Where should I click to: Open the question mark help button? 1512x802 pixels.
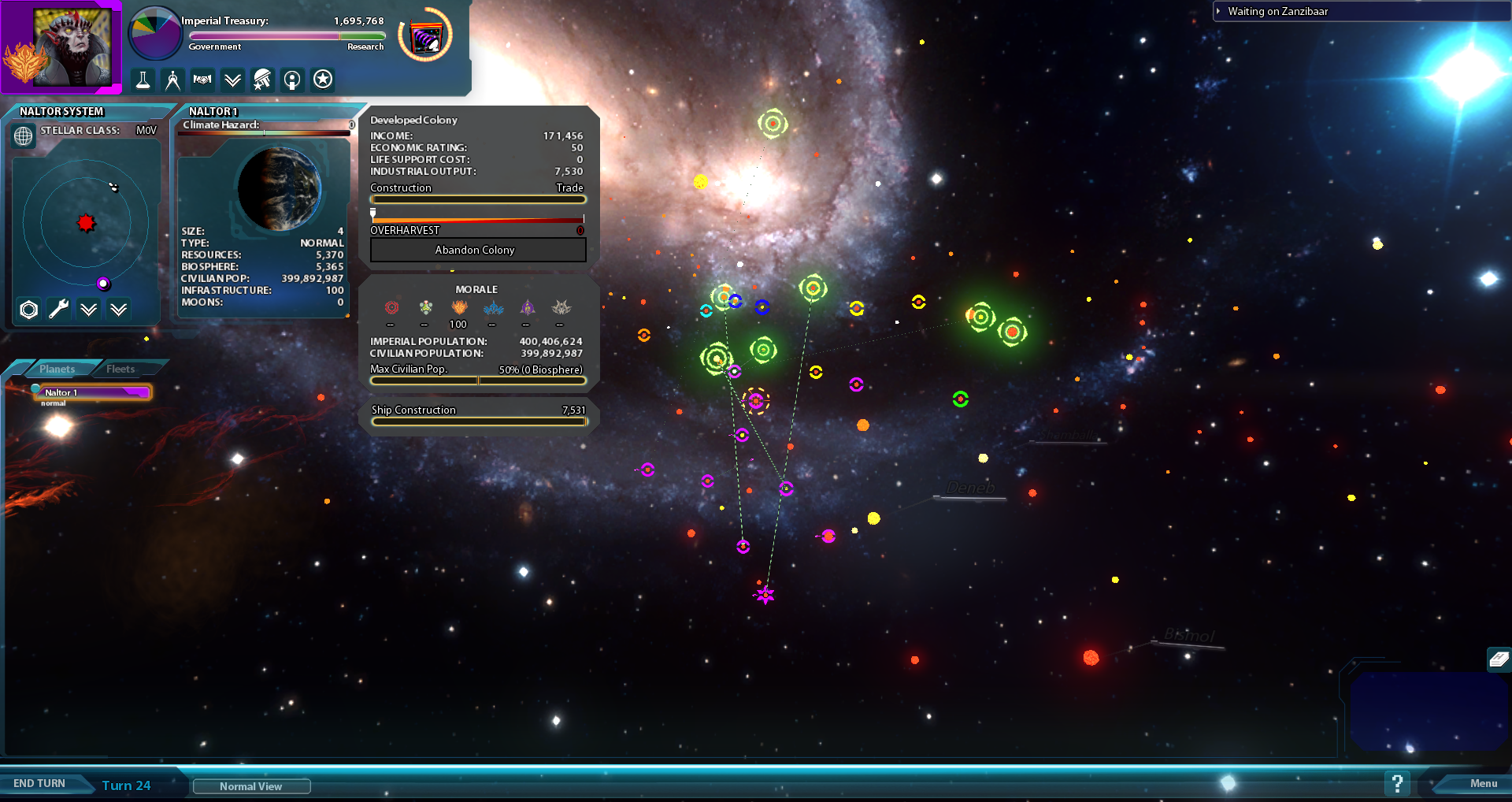tap(1397, 783)
